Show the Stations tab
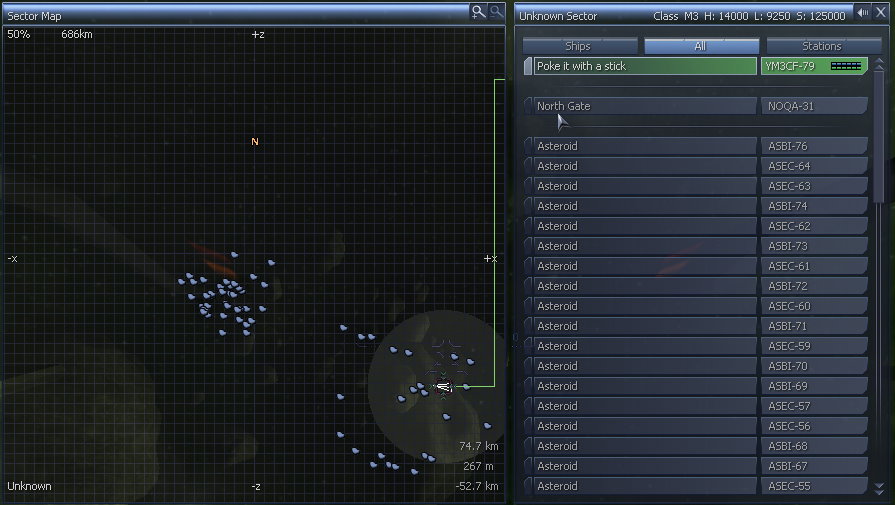This screenshot has height=505, width=895. click(x=821, y=46)
